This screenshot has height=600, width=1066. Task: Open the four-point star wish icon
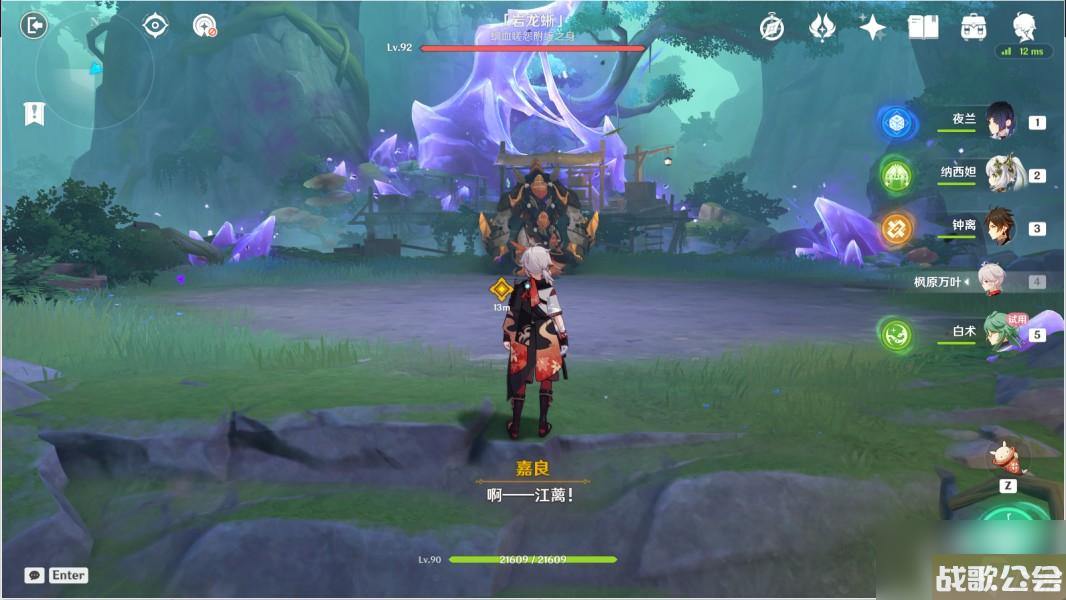pyautogui.click(x=872, y=27)
